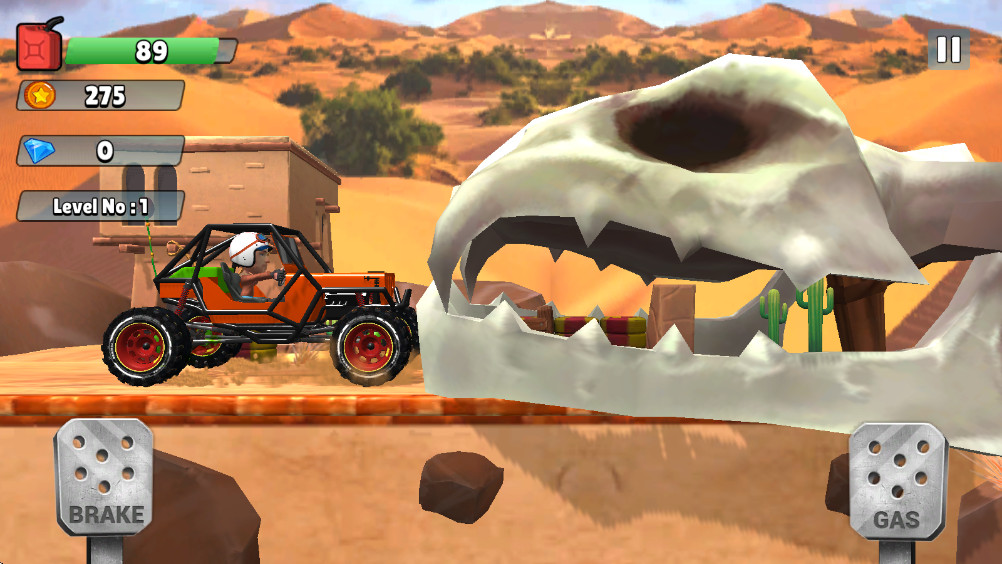
Task: Tap the GAS pedal
Action: pyautogui.click(x=896, y=481)
